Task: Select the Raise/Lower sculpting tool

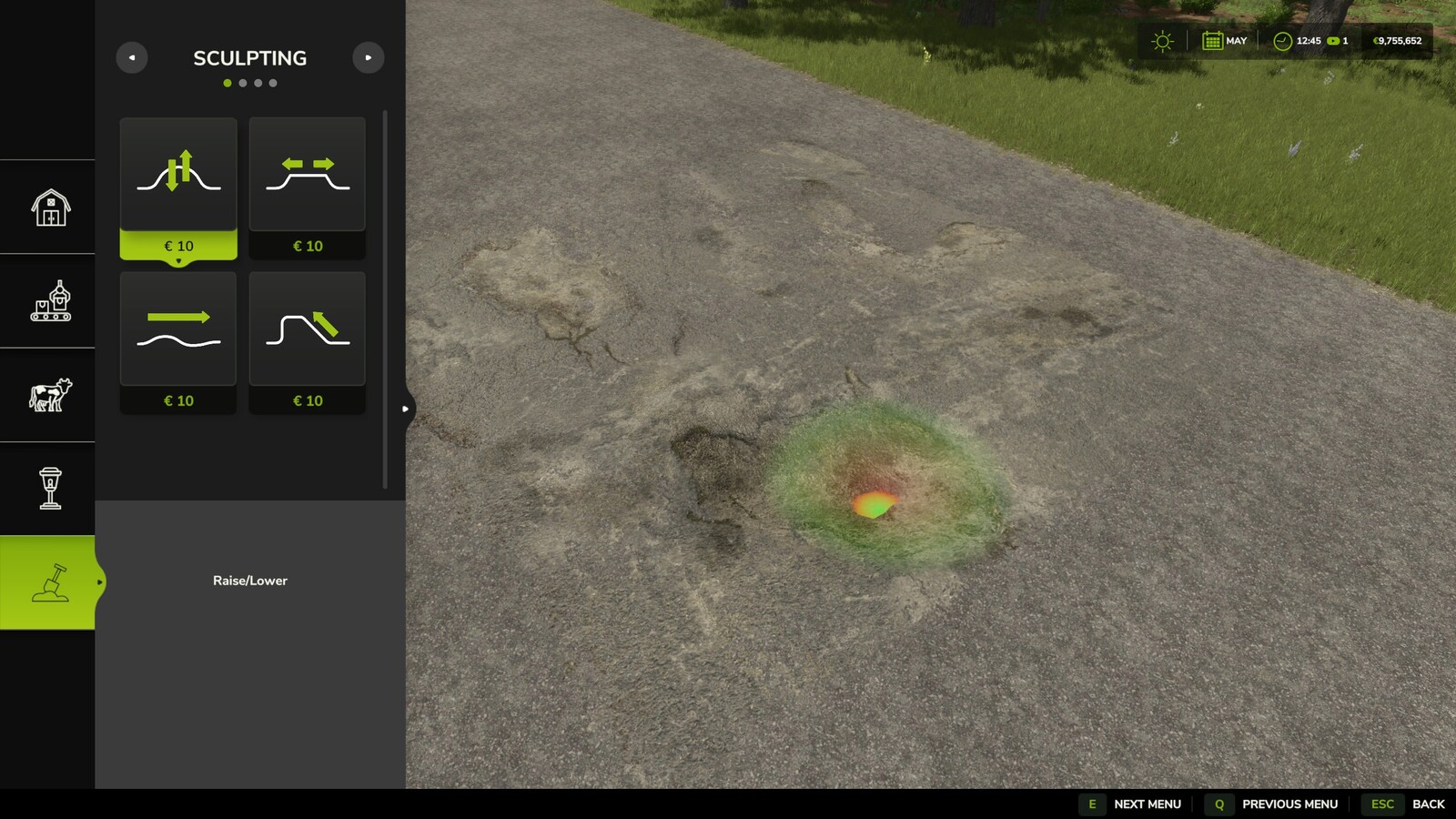Action: point(178,175)
